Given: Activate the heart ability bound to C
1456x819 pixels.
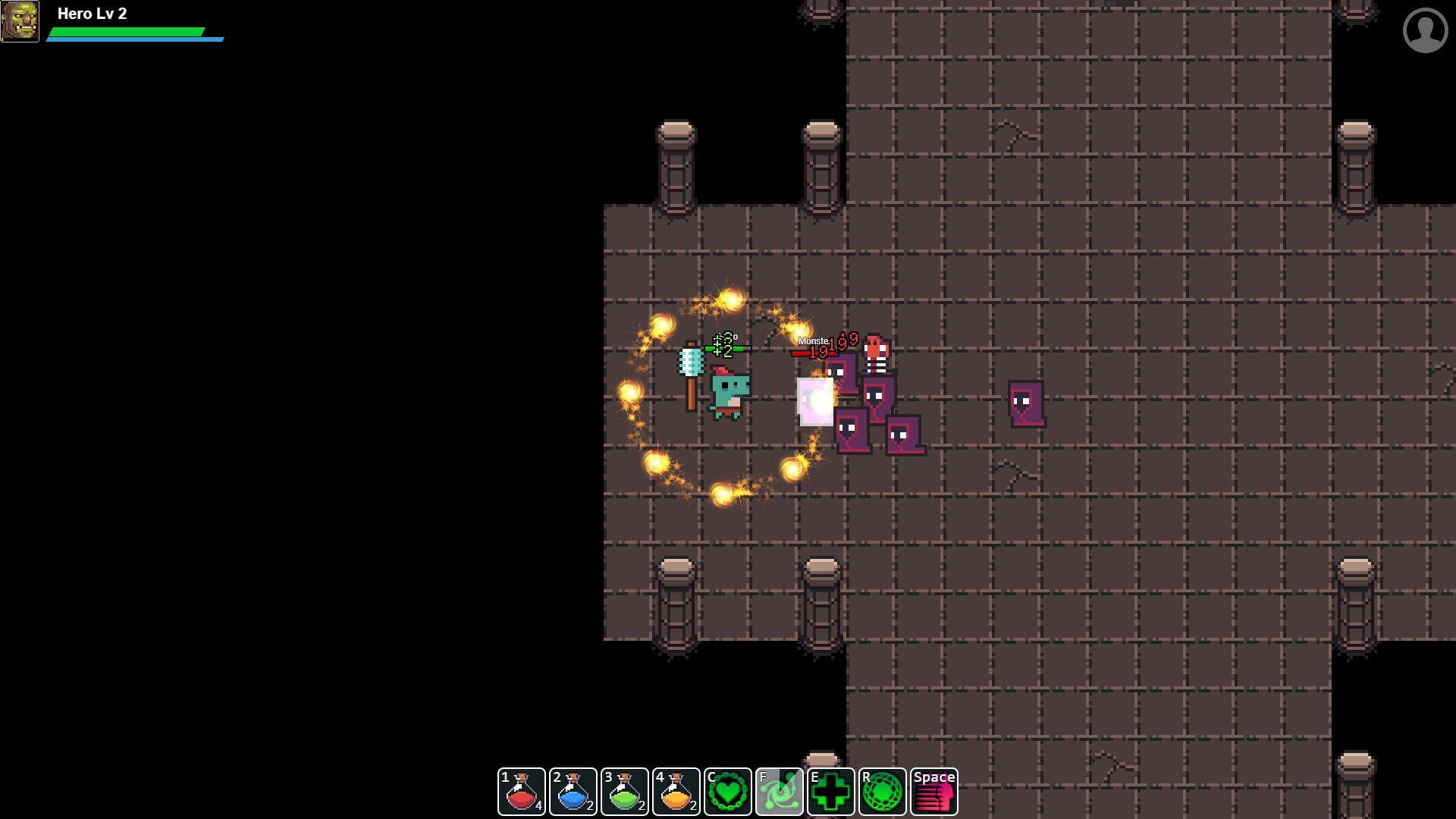Looking at the screenshot, I should (x=727, y=791).
